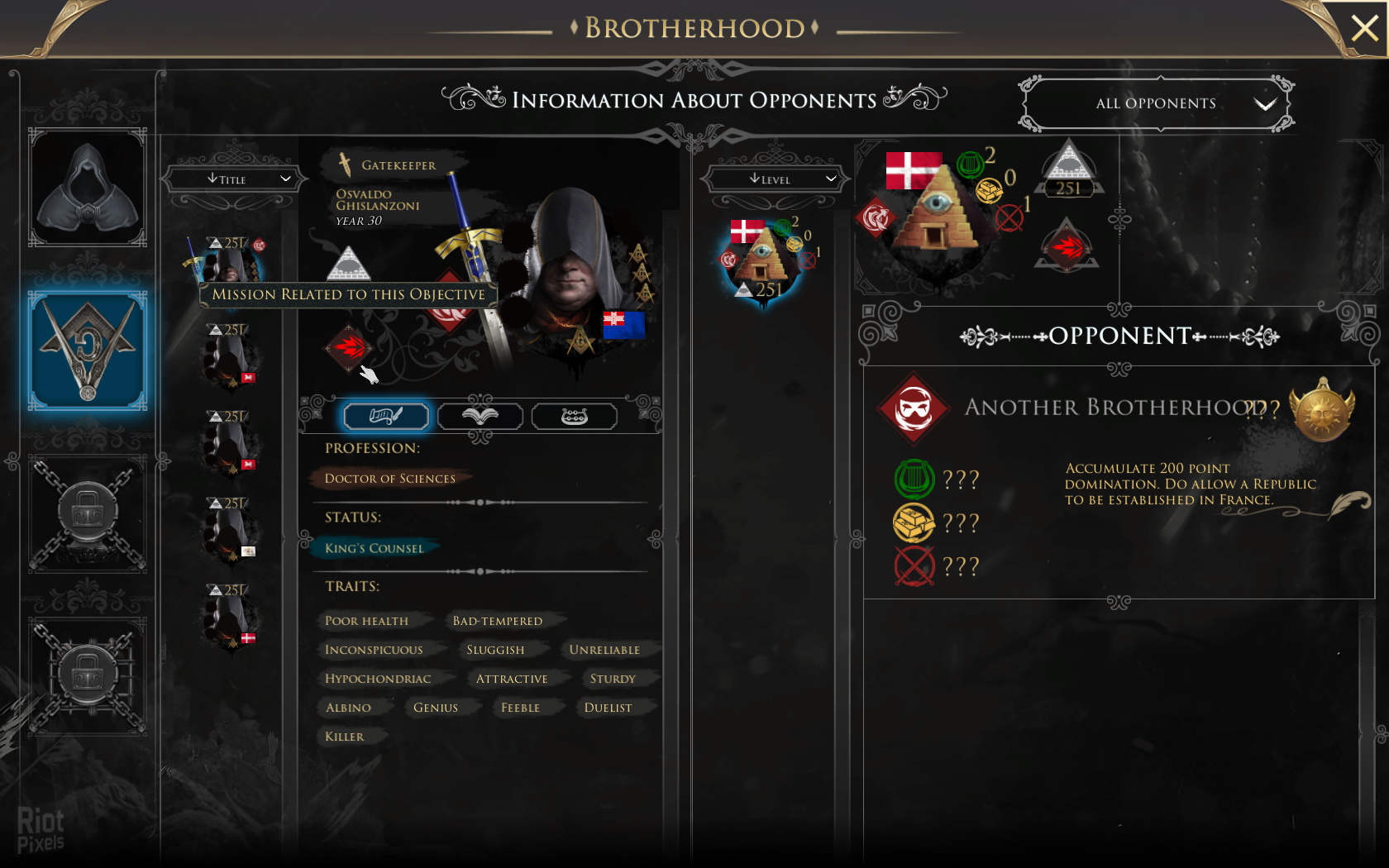
Task: Click the red mission icon in Osvaldo's profile
Action: (350, 346)
